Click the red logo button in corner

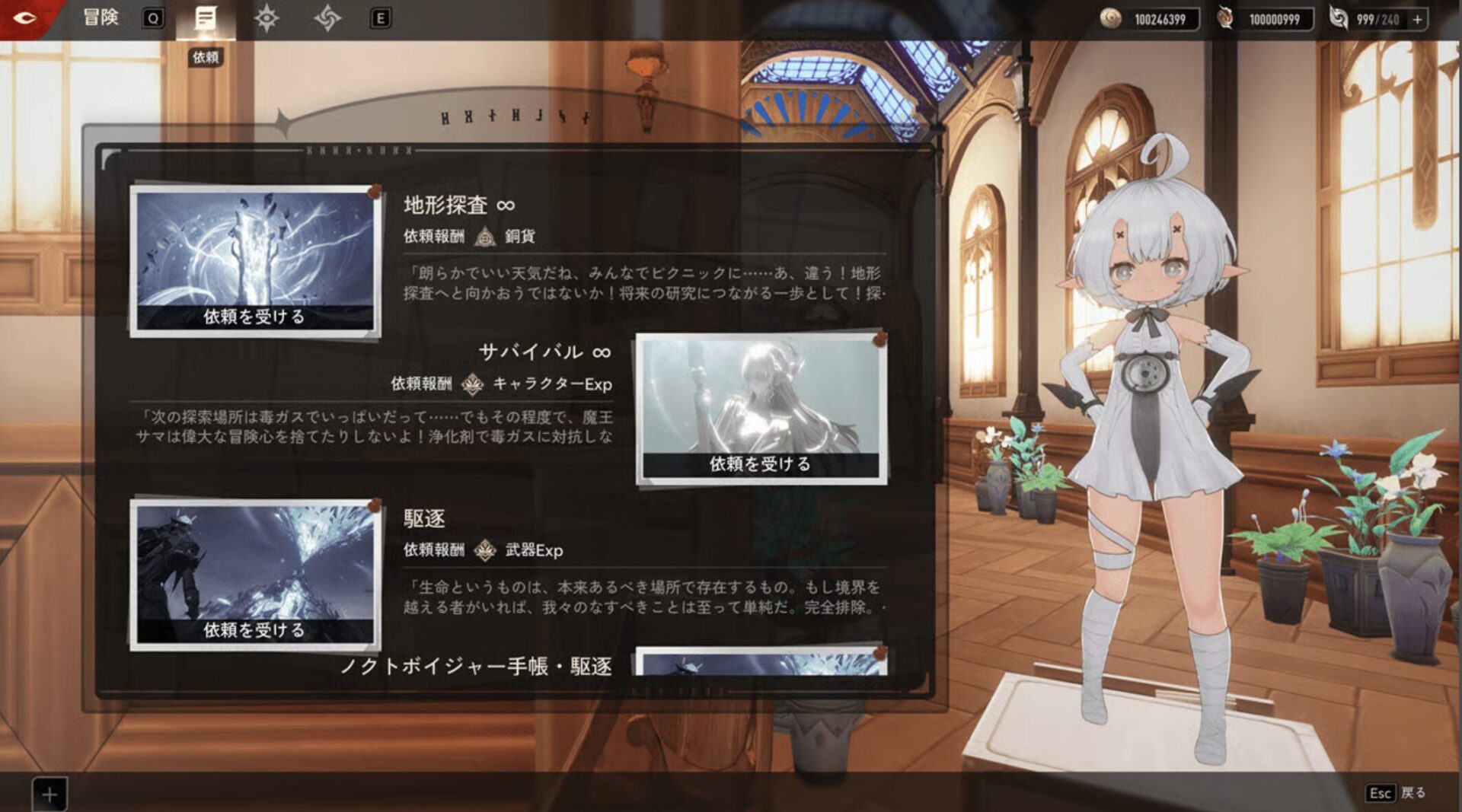tap(24, 17)
